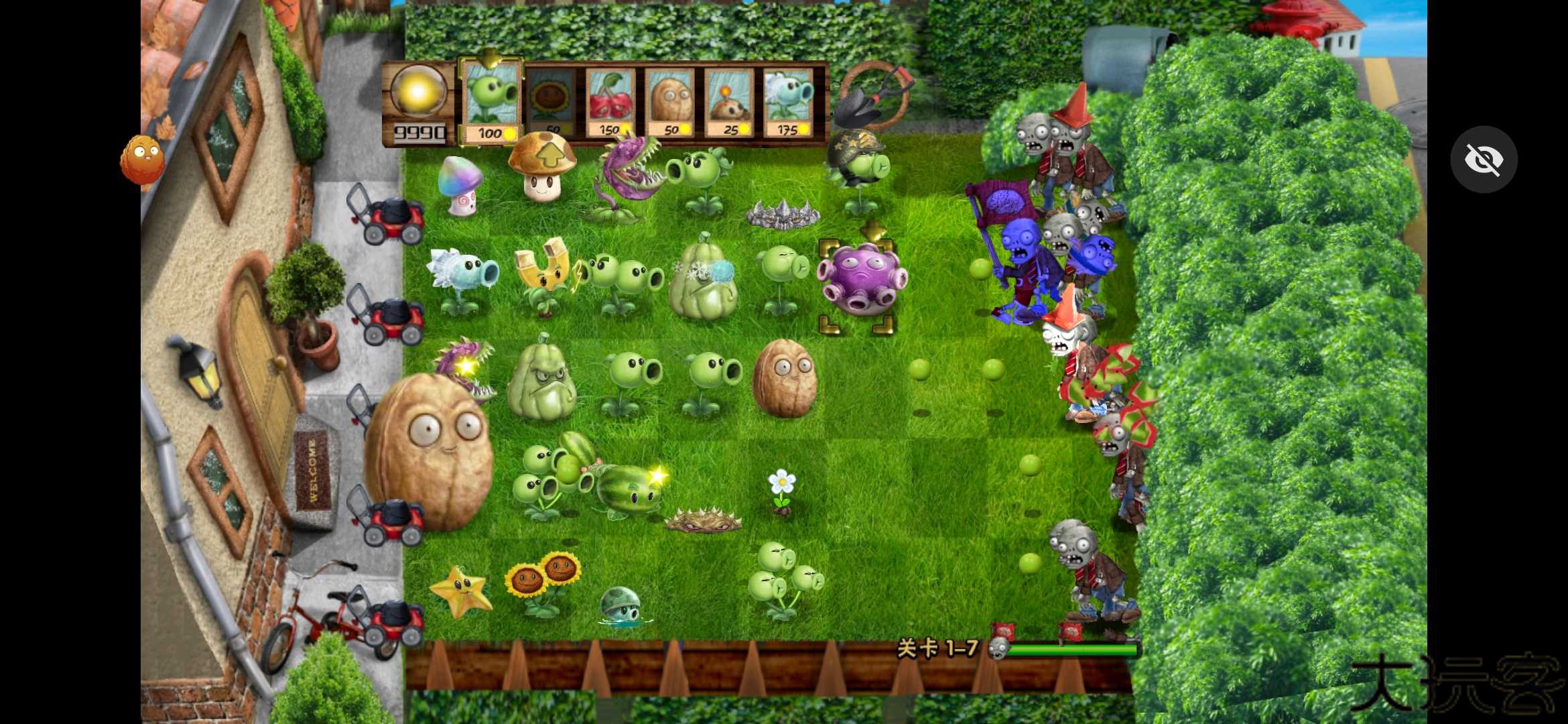This screenshot has width=1568, height=724.
Task: Toggle the crossed-out eye overlay button
Action: coord(1484,160)
